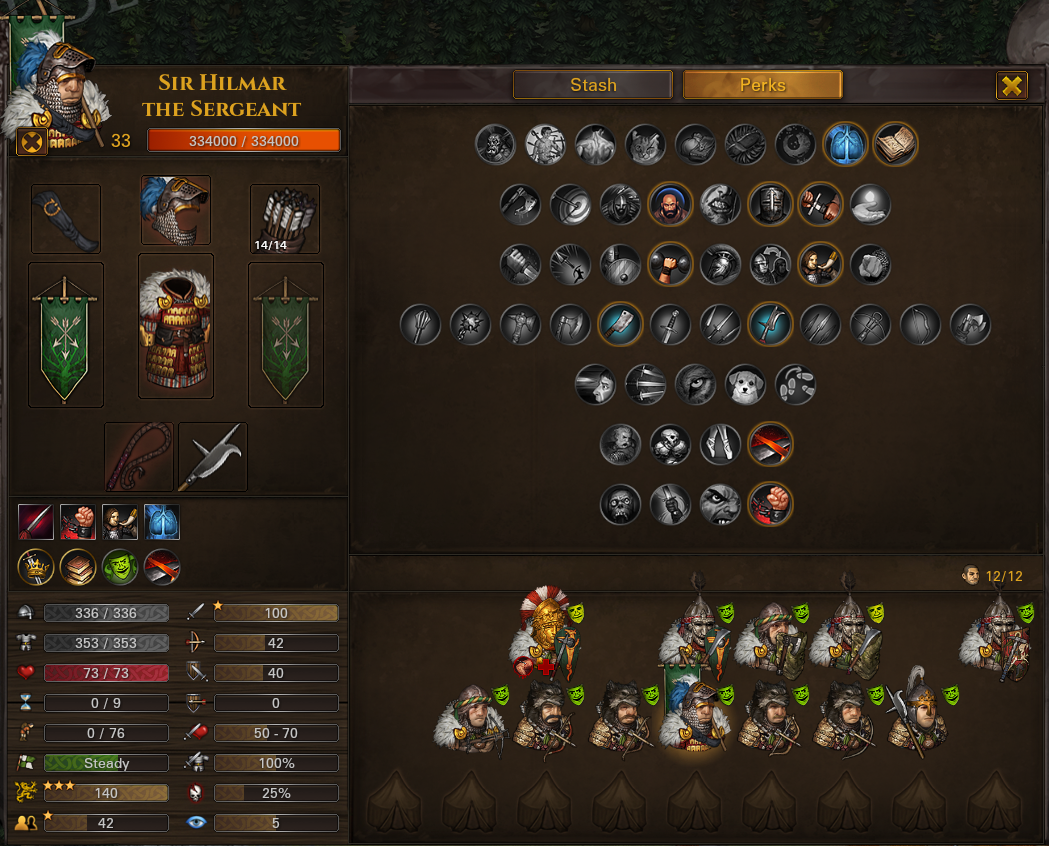Screen dimensions: 1049x846
Task: Click the dismiss X button under the portrait
Action: pos(32,142)
